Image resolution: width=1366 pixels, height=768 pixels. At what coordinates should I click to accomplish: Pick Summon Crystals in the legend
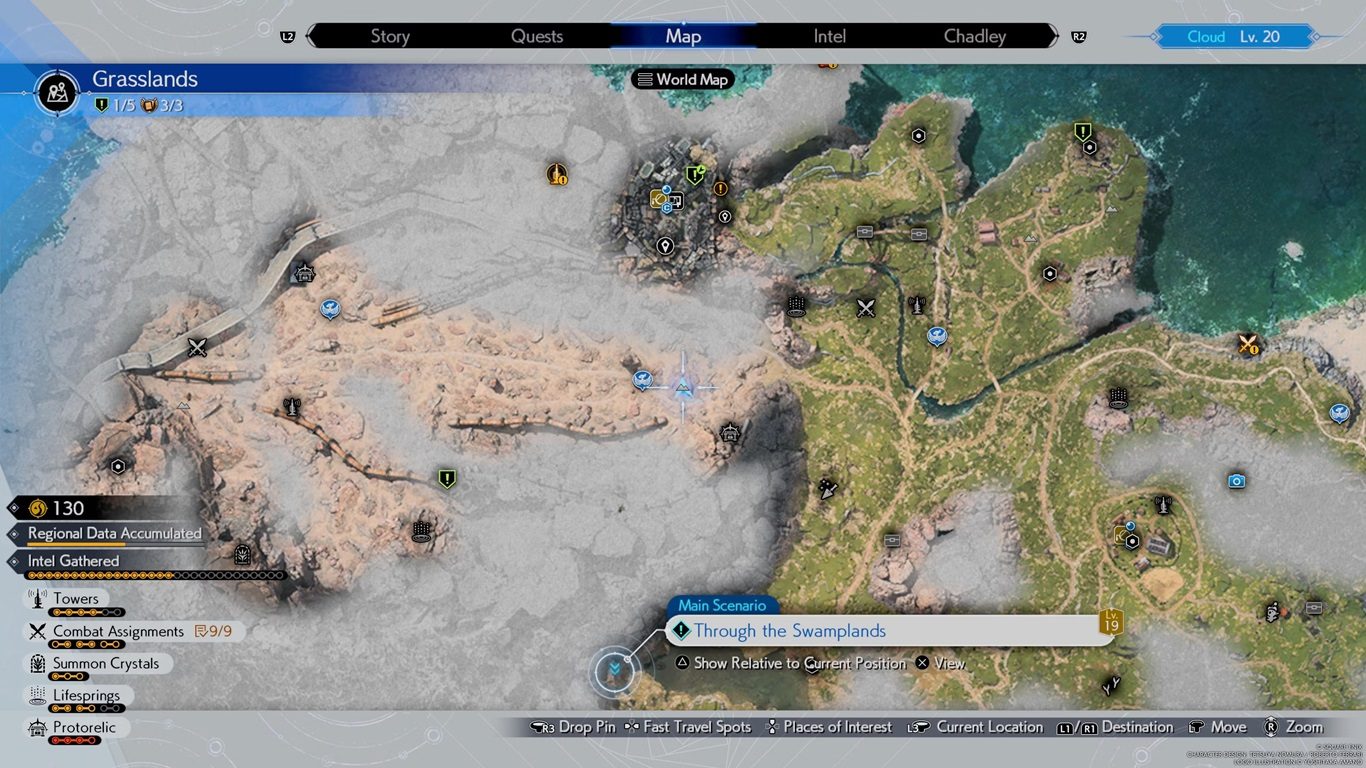105,663
